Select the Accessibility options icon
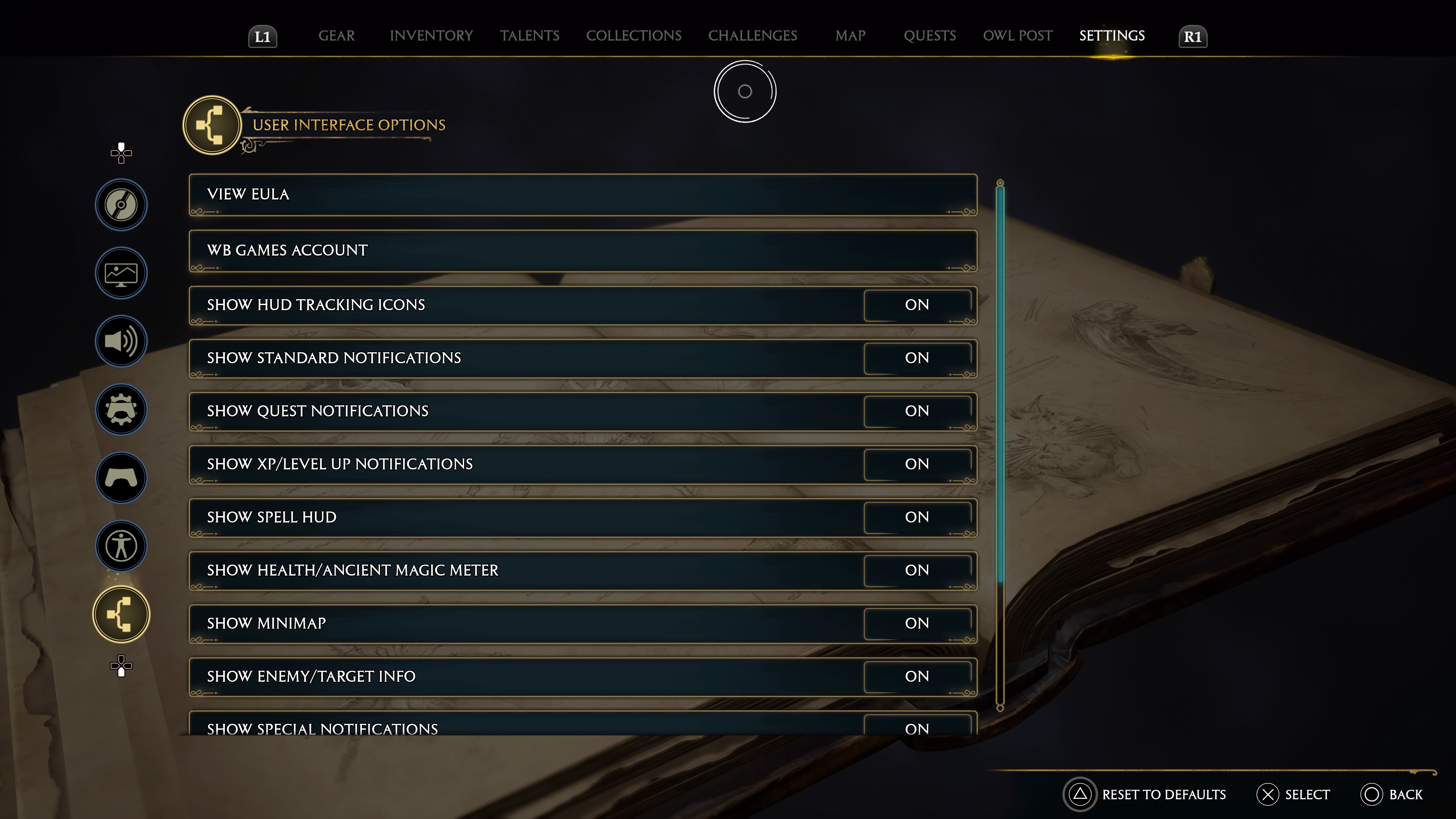The image size is (1456, 819). [x=121, y=546]
